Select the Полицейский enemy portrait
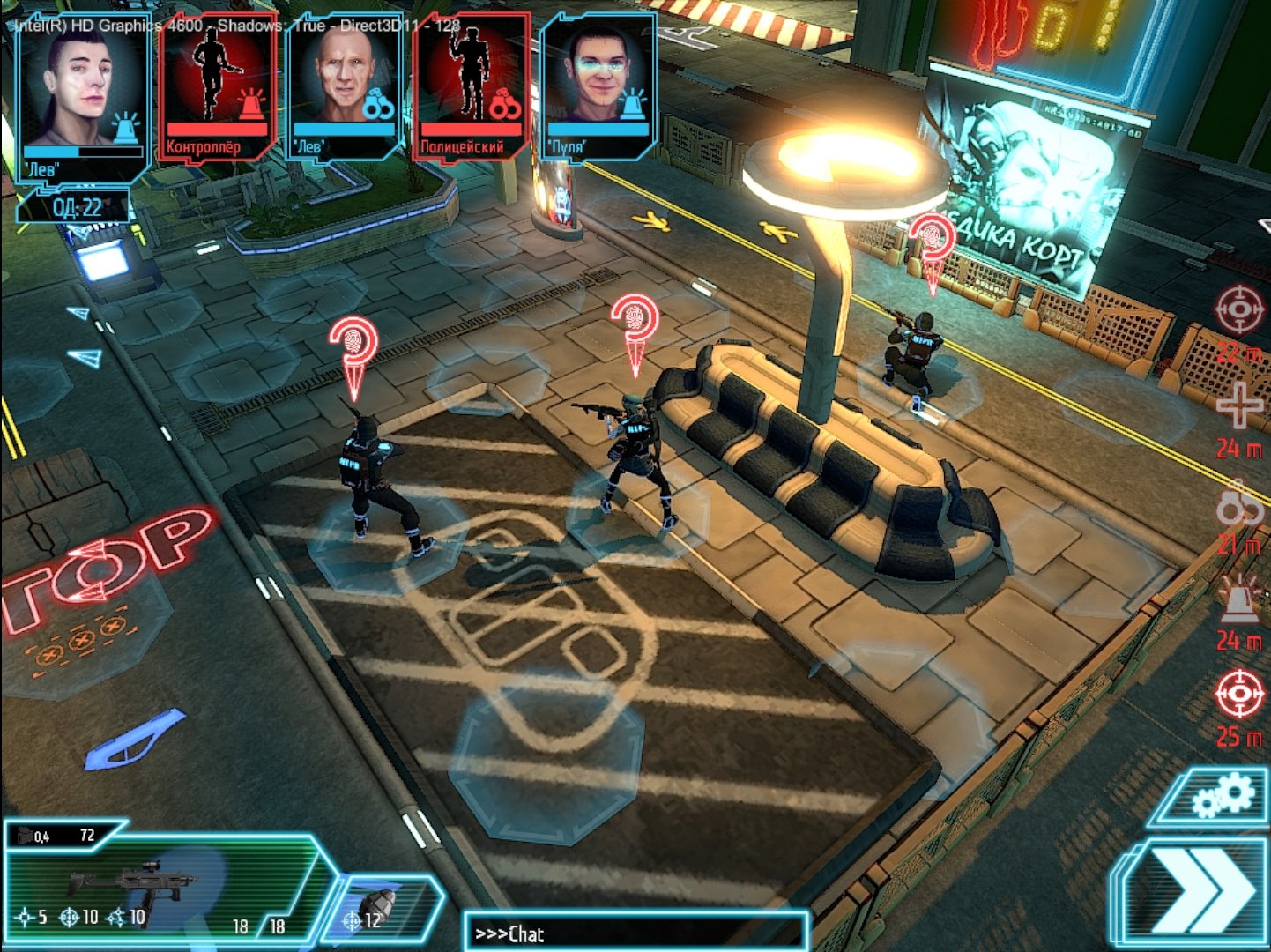 pyautogui.click(x=472, y=84)
